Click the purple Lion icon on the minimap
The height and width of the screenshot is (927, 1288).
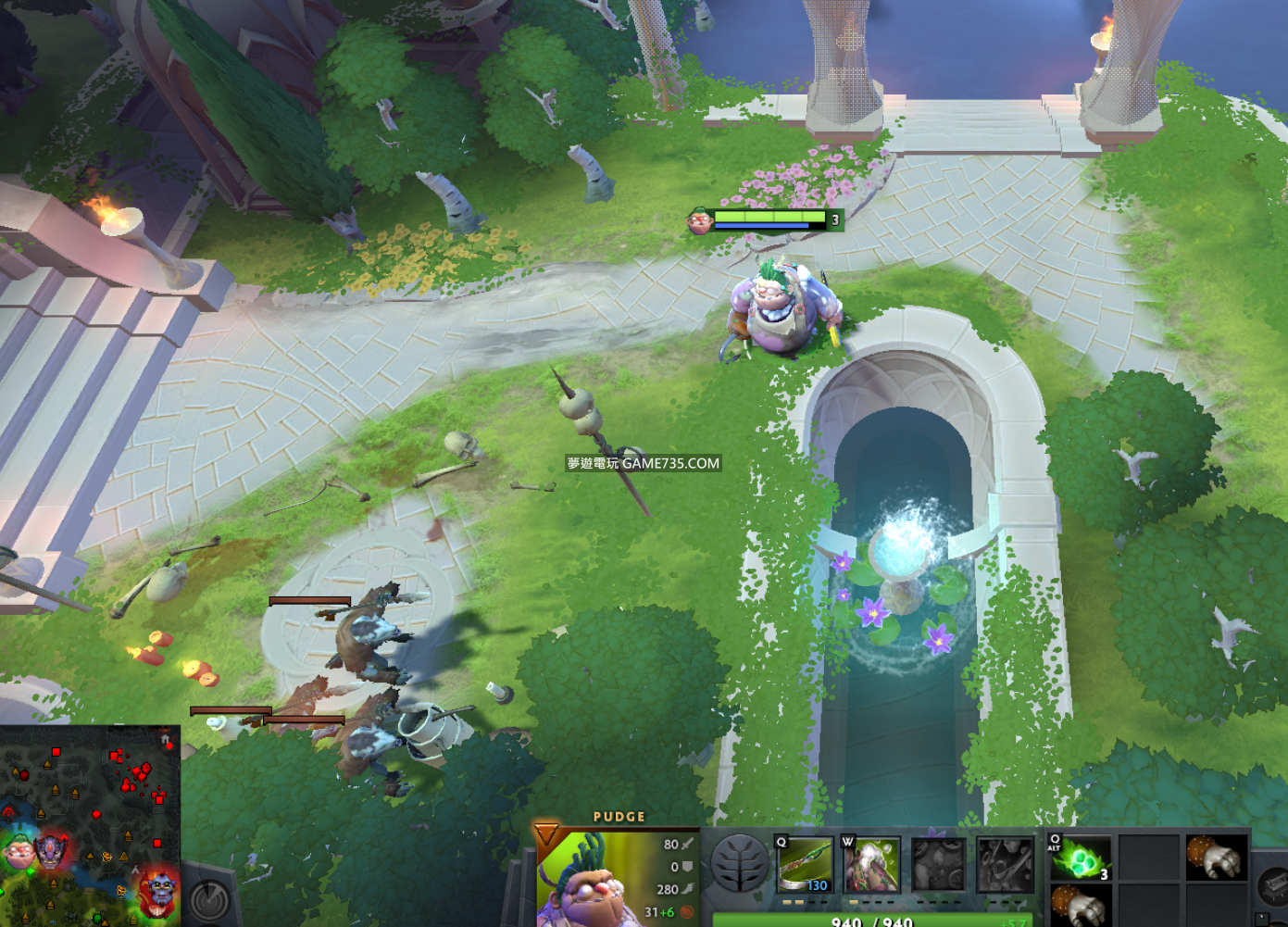click(52, 850)
